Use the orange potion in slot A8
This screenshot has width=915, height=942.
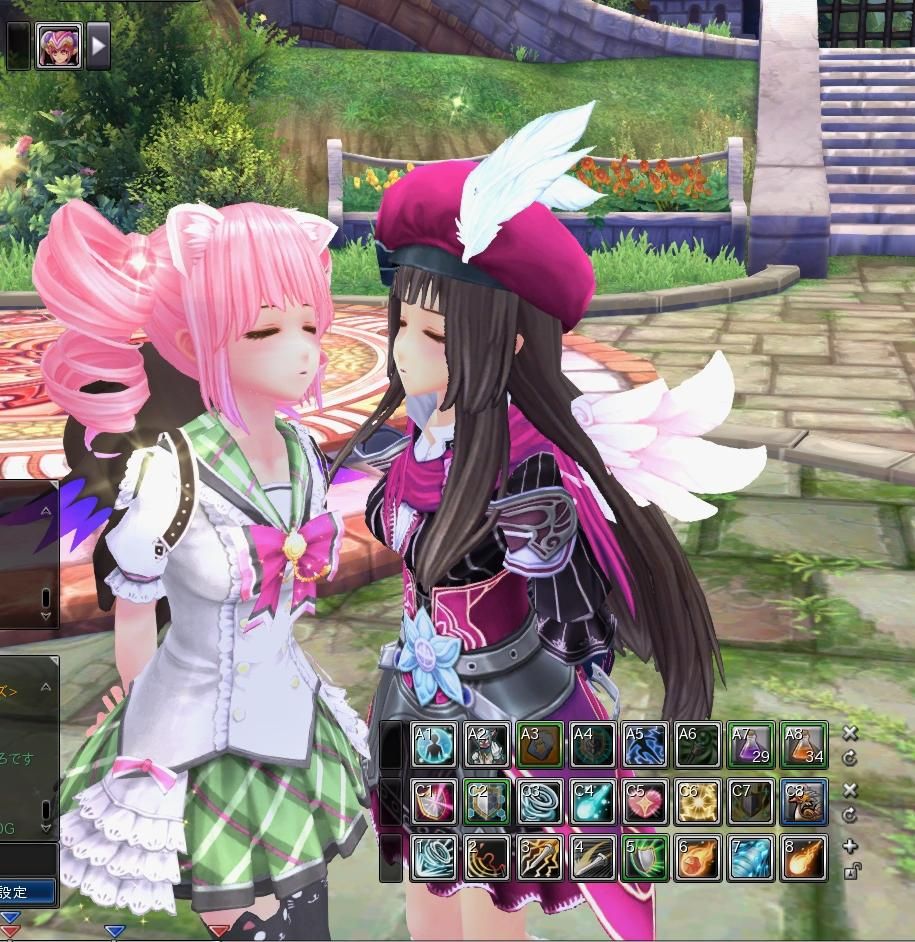coord(804,745)
